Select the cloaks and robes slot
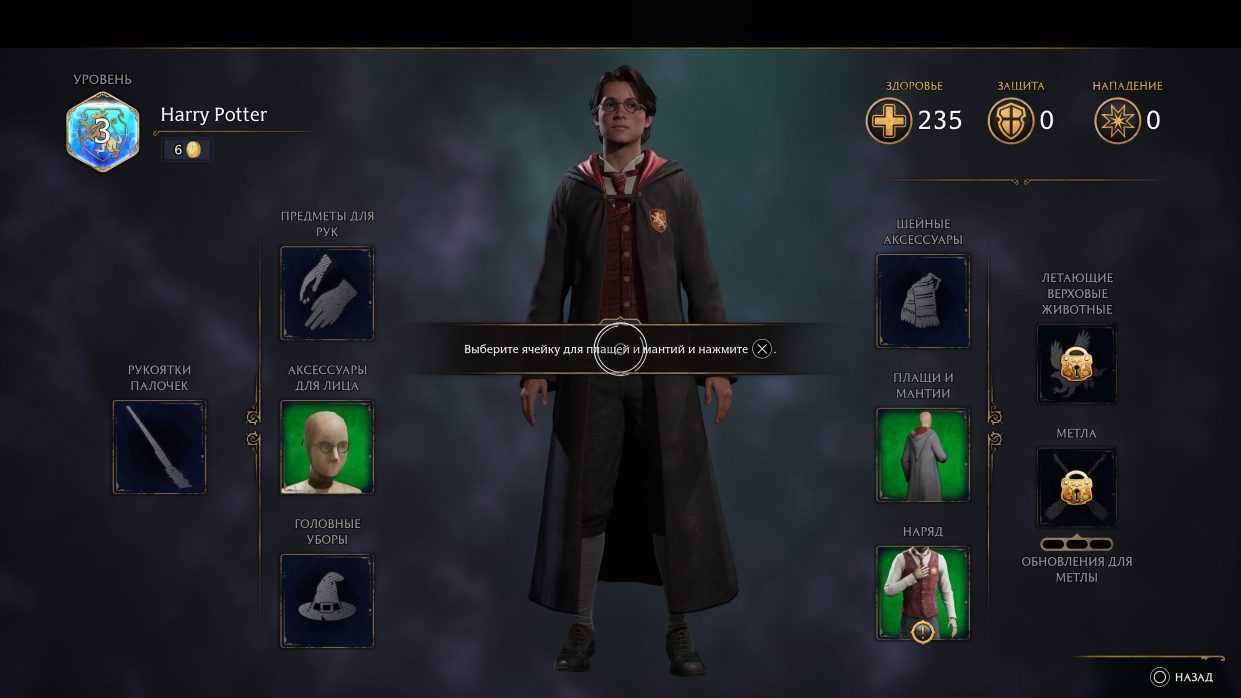 click(923, 455)
